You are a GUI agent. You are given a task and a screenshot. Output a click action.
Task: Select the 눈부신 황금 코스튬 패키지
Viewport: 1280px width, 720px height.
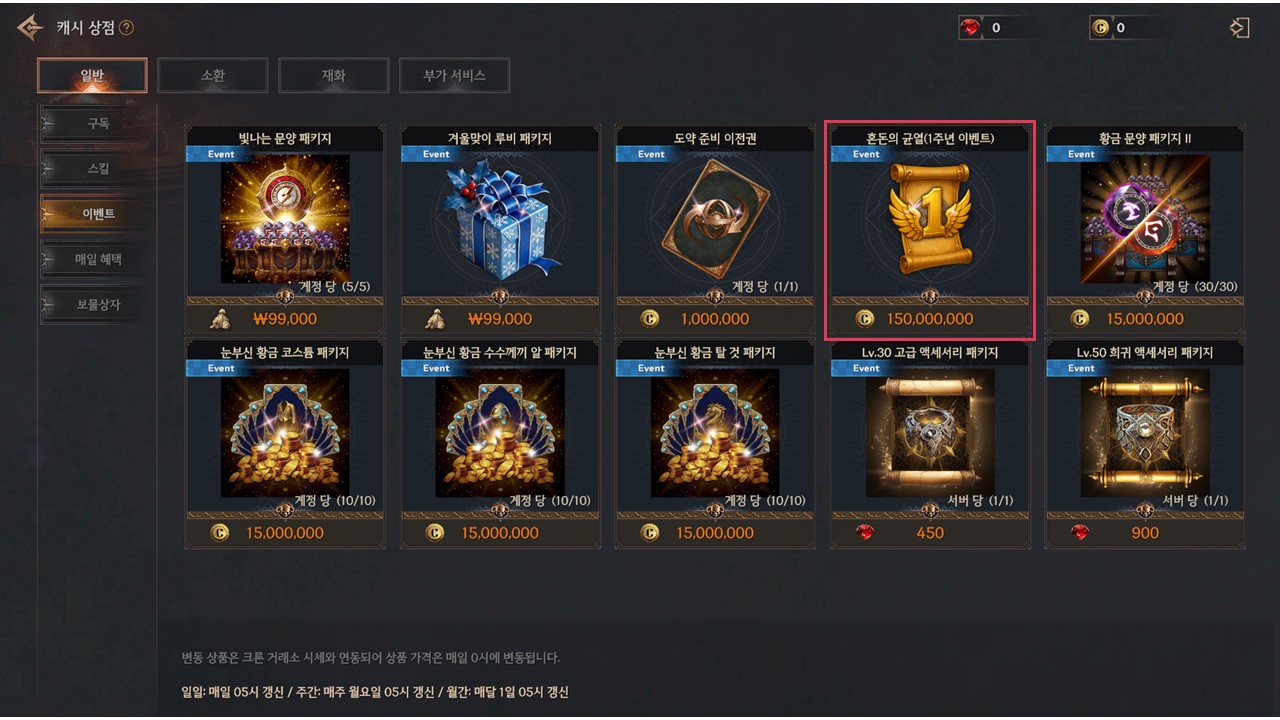coord(285,434)
